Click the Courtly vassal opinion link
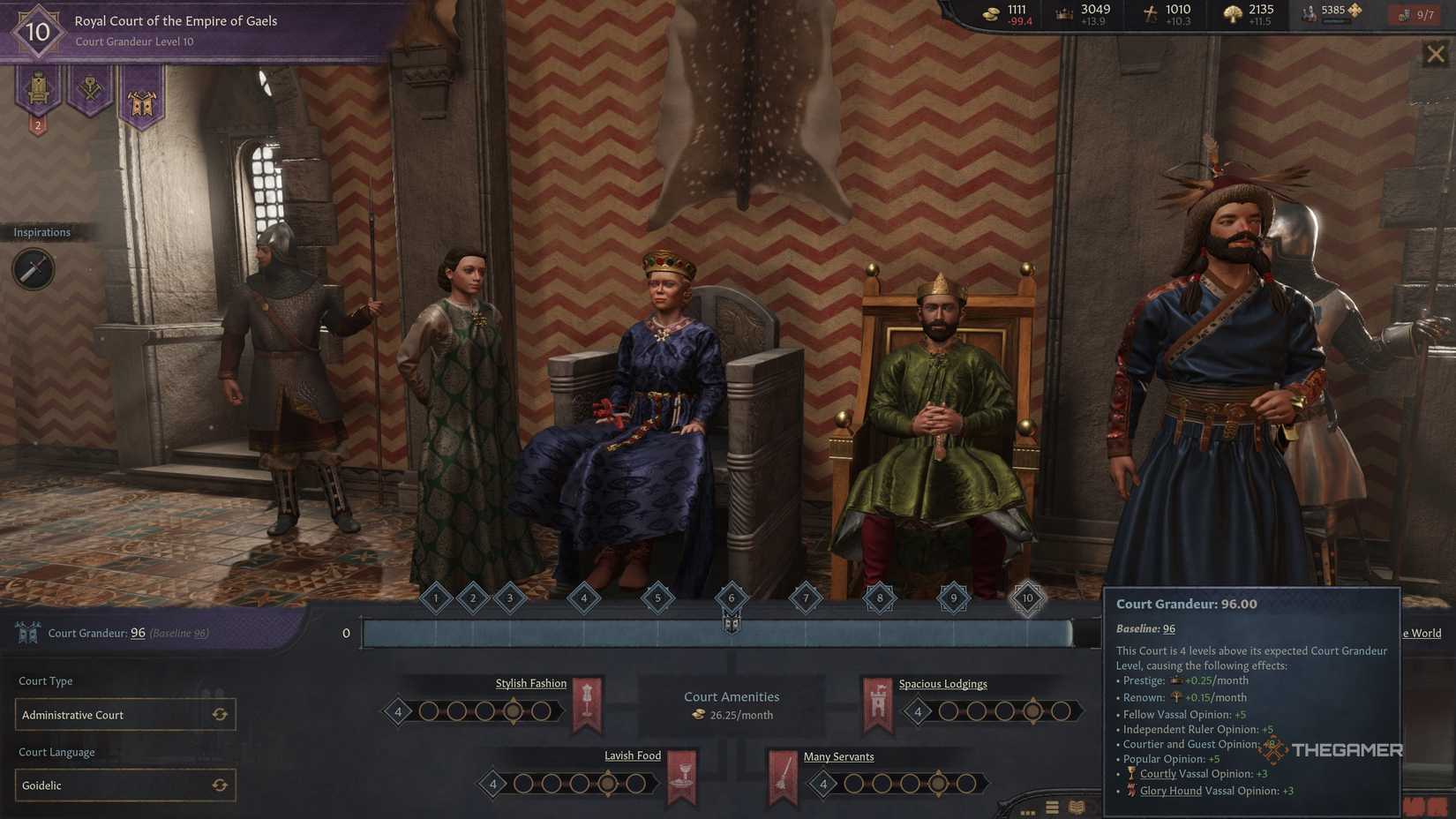The height and width of the screenshot is (819, 1456). pos(1157,773)
